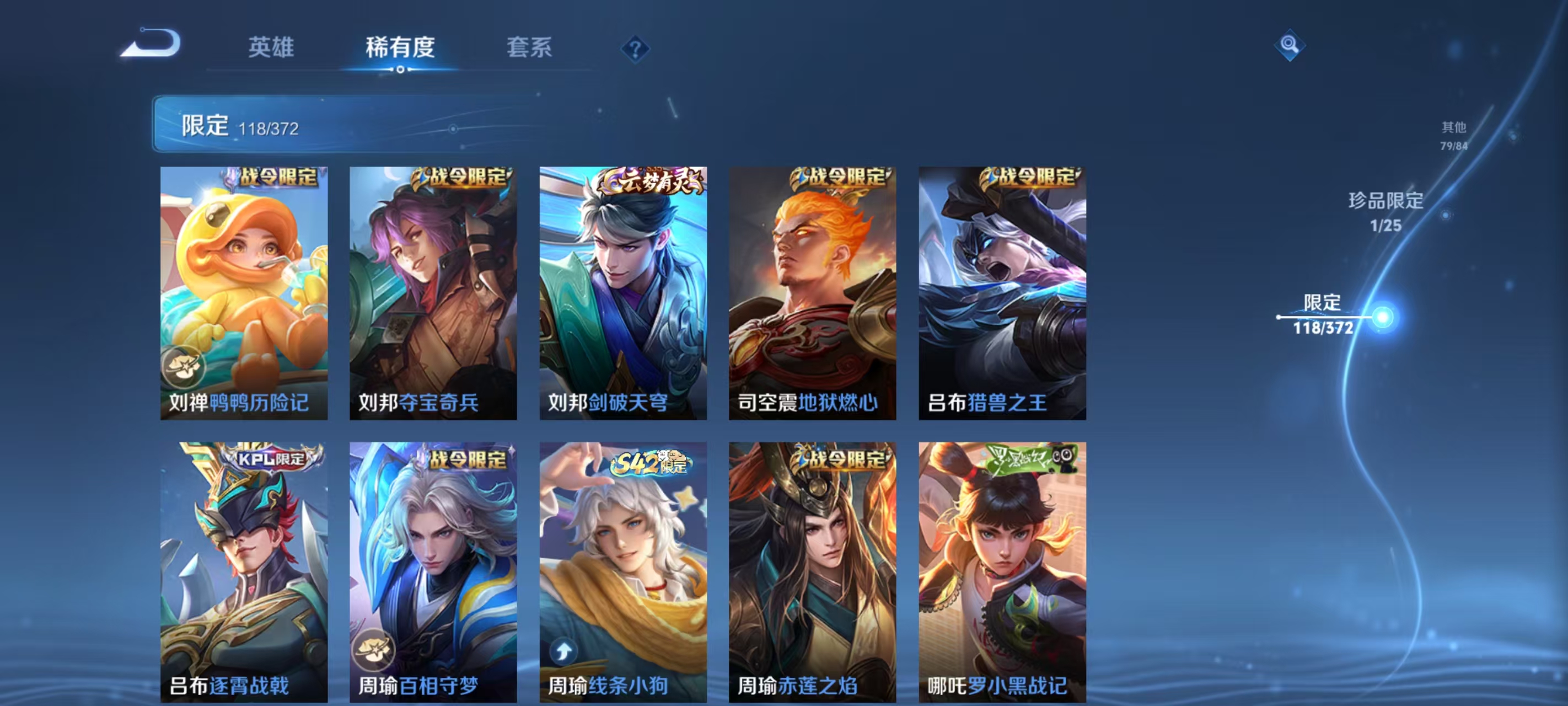Switch to the 套系 tab

(x=531, y=49)
